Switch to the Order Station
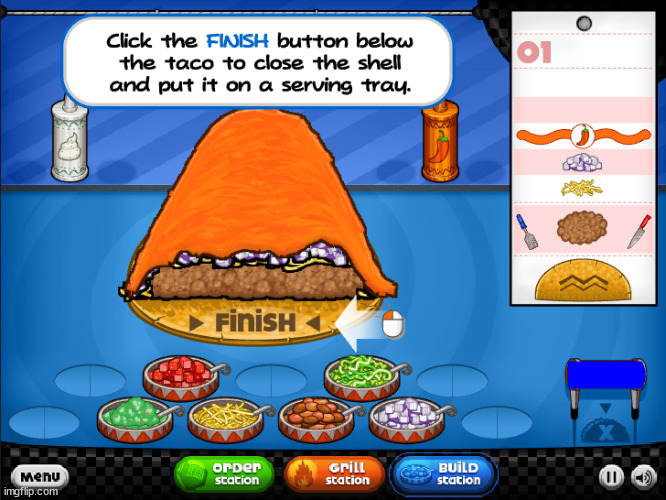This screenshot has height=500, width=666. pyautogui.click(x=226, y=473)
